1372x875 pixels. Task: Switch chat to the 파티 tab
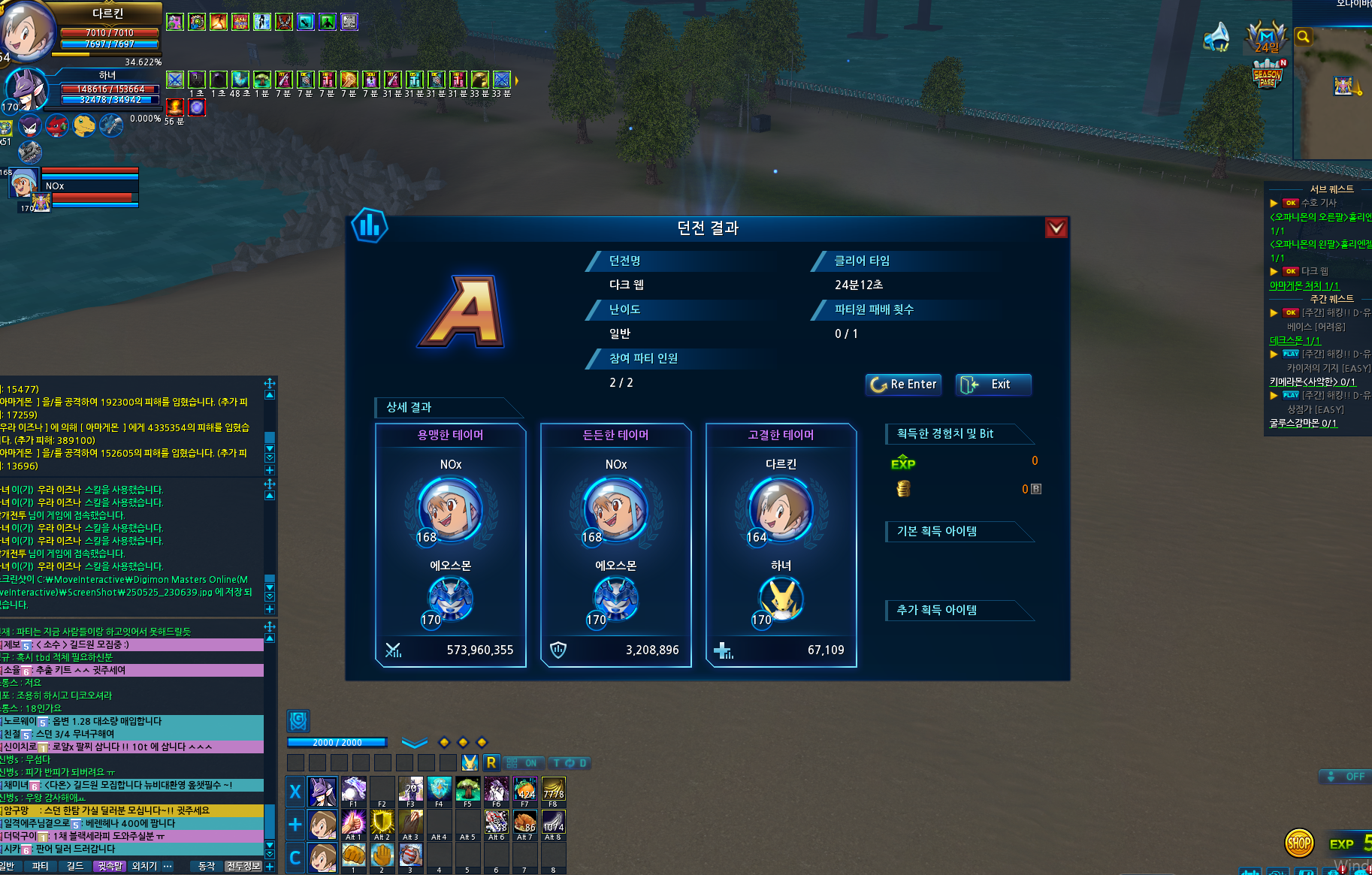(x=40, y=866)
